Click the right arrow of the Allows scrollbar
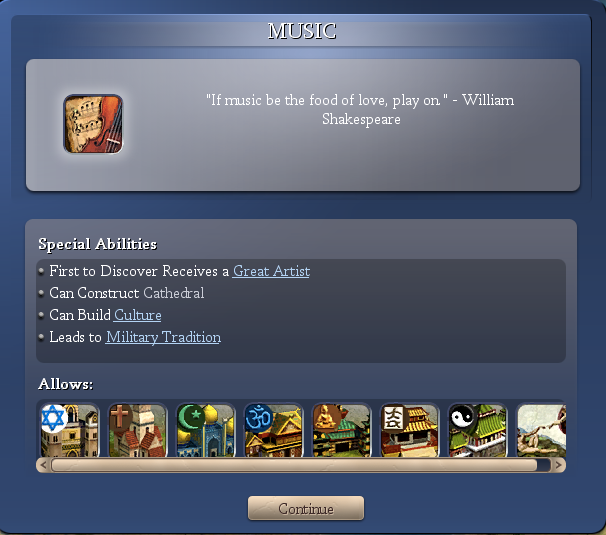Image resolution: width=606 pixels, height=535 pixels. pos(559,465)
